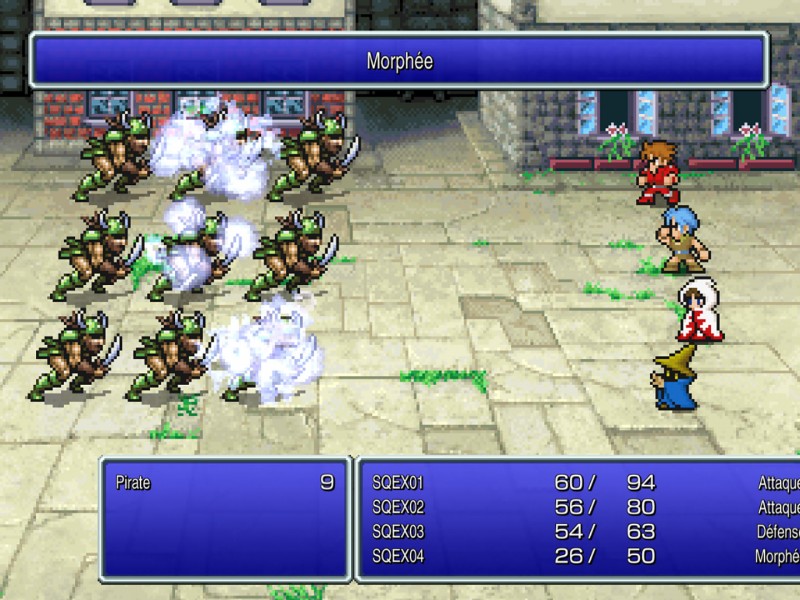
Task: Select party member SQEX01's row
Action: pos(398,484)
